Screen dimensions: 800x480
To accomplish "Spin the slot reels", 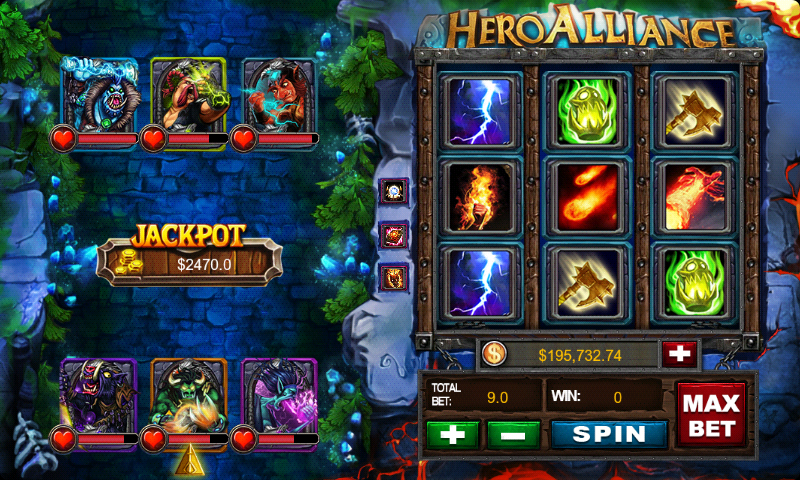I will 609,434.
